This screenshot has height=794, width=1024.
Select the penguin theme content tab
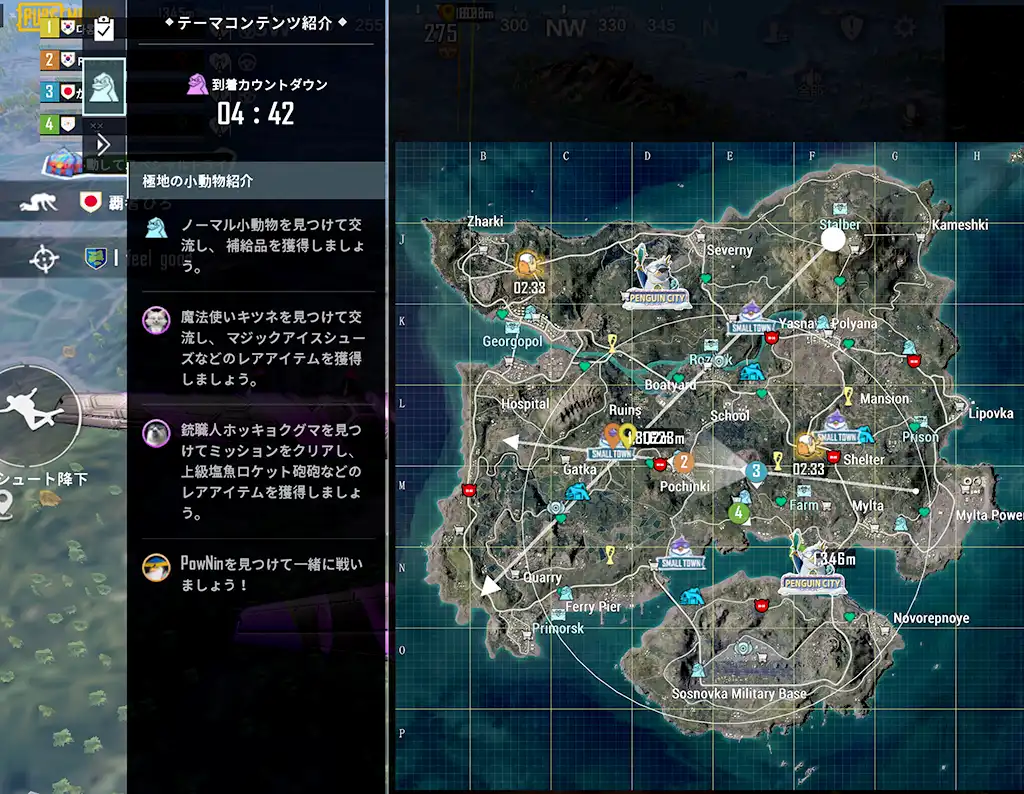pyautogui.click(x=104, y=86)
